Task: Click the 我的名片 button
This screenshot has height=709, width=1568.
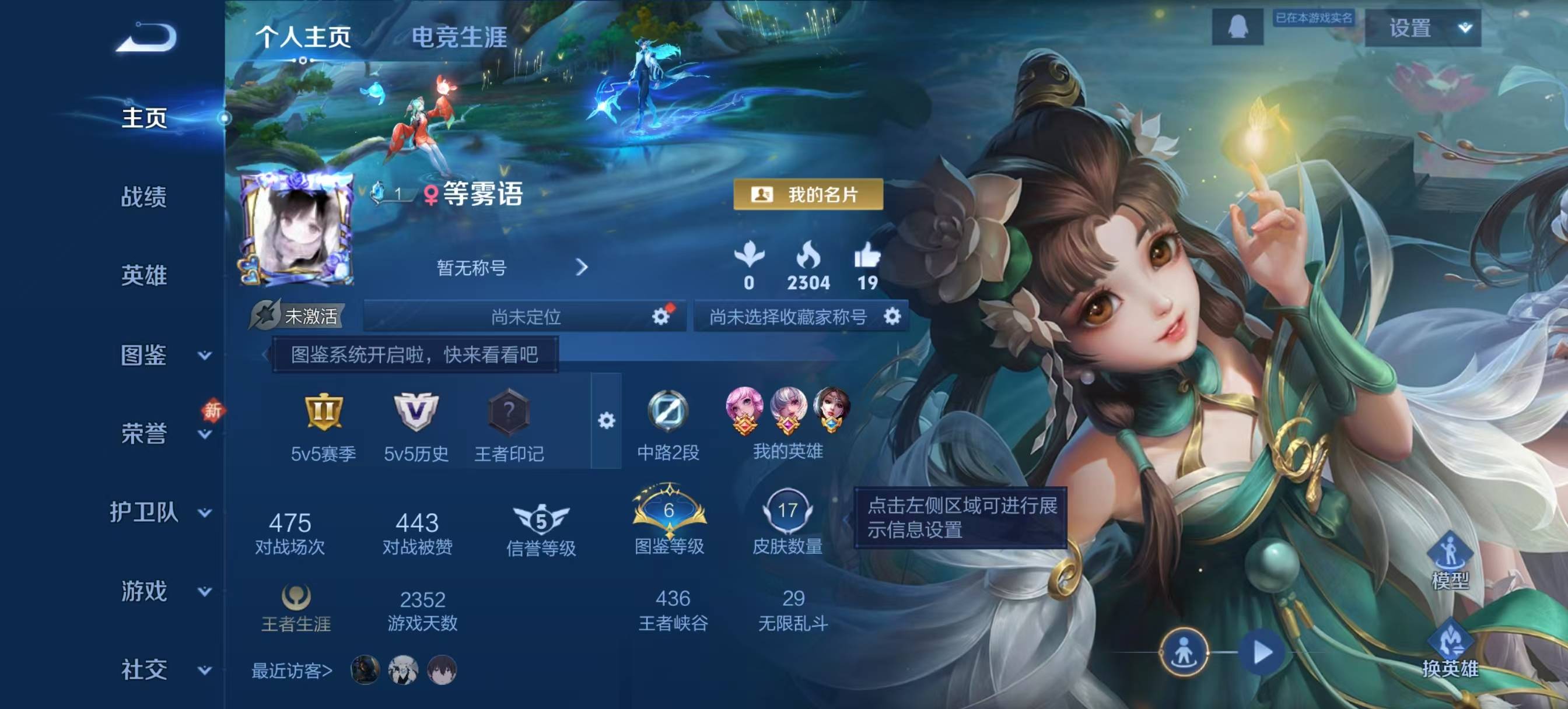Action: point(807,195)
